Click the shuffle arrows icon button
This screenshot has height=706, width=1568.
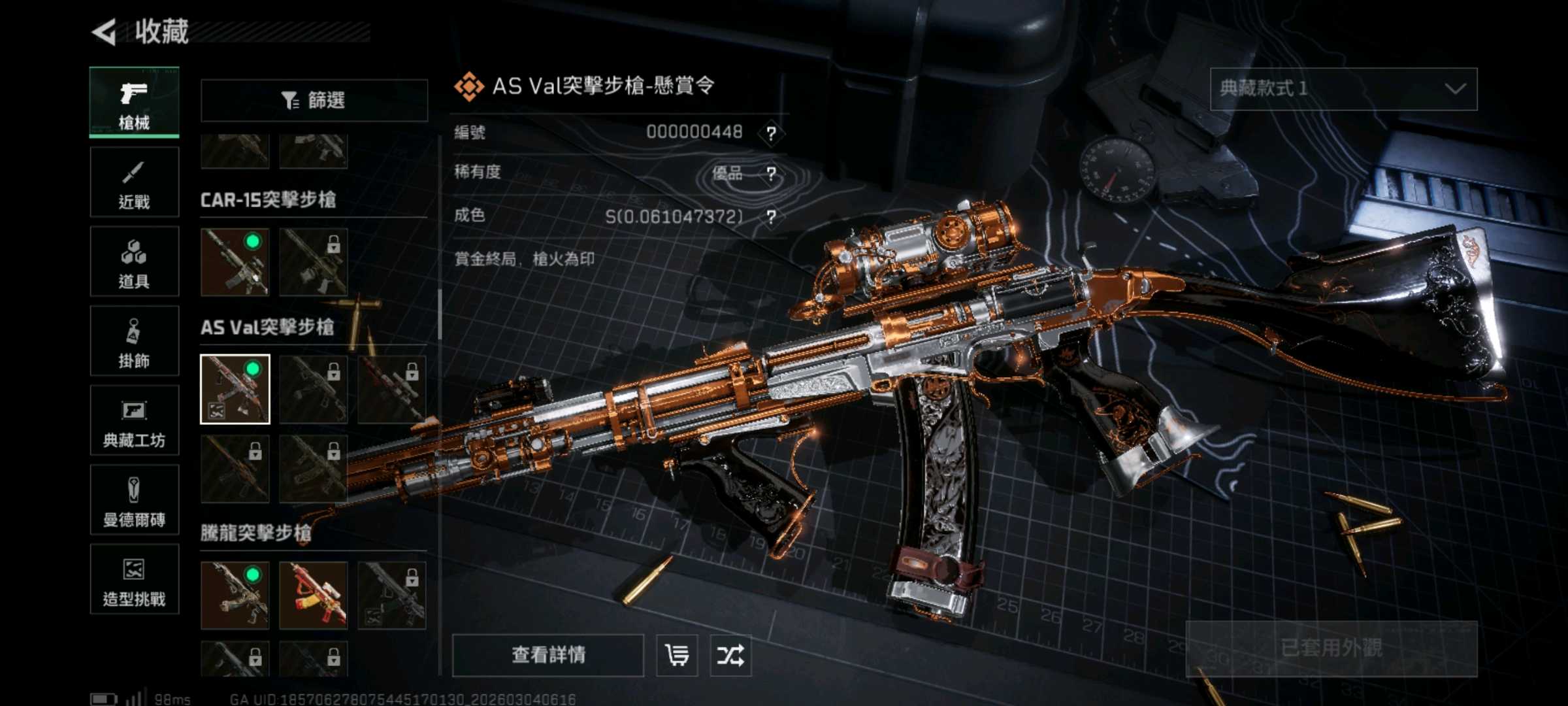point(730,654)
